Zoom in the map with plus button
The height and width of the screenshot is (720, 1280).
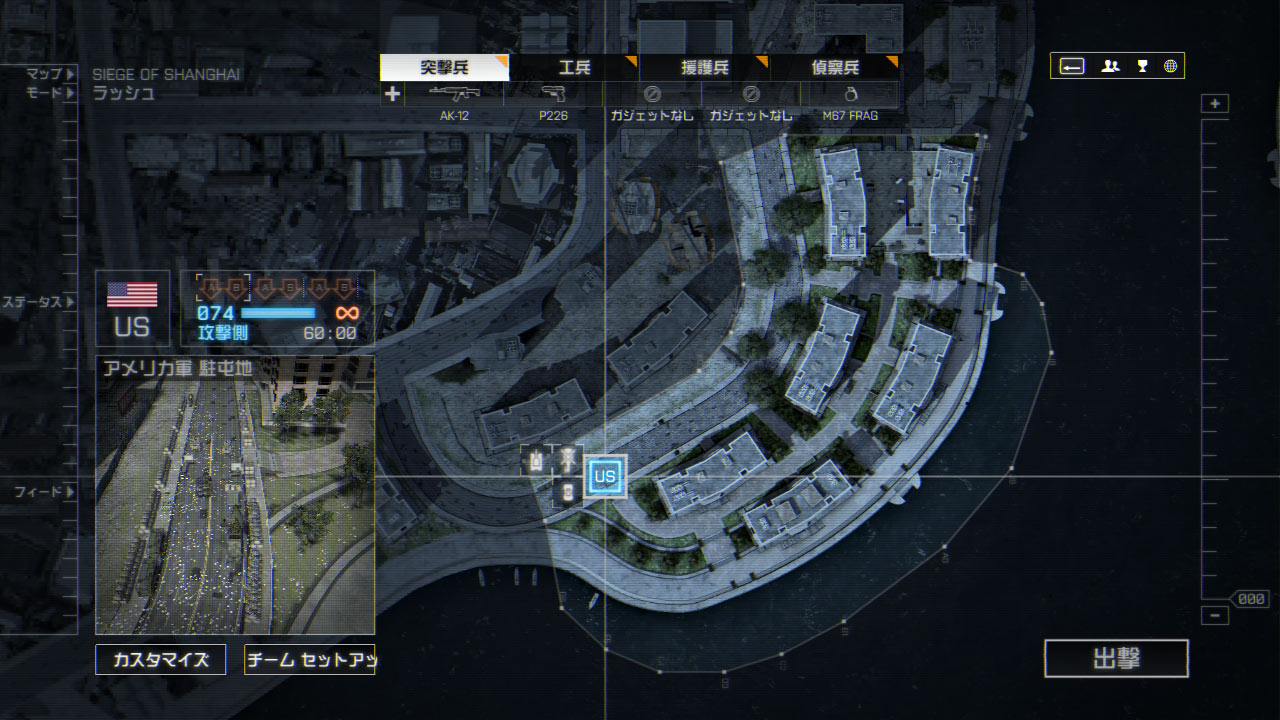1215,104
